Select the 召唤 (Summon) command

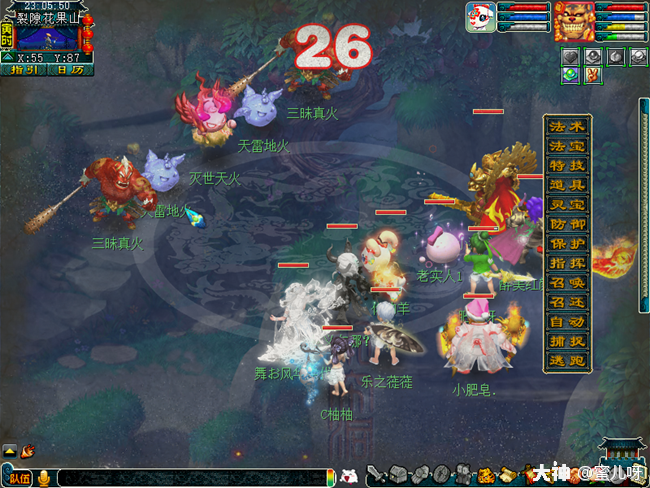567,283
